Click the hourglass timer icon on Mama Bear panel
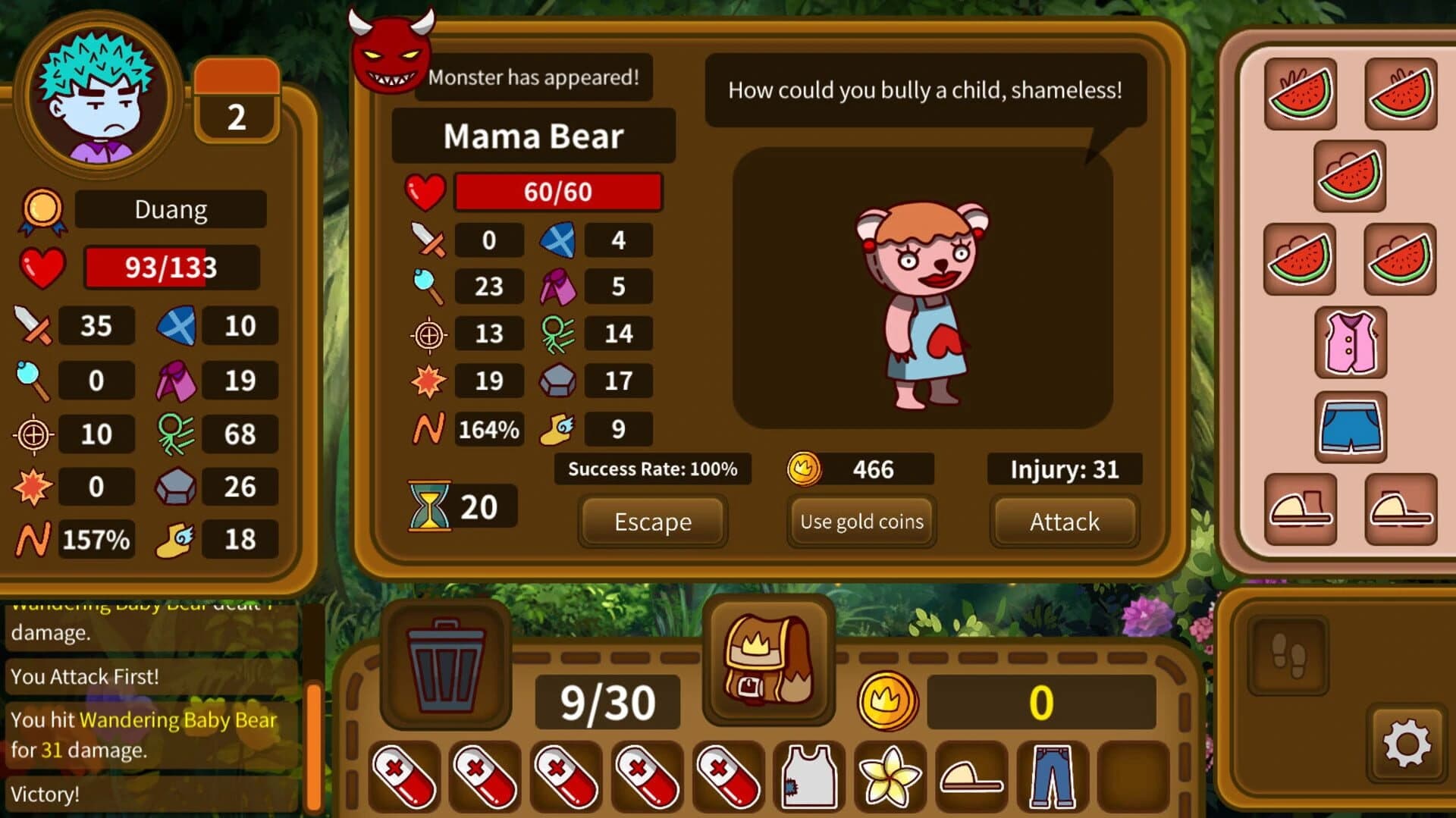Screen dimensions: 1456x818 (430, 506)
